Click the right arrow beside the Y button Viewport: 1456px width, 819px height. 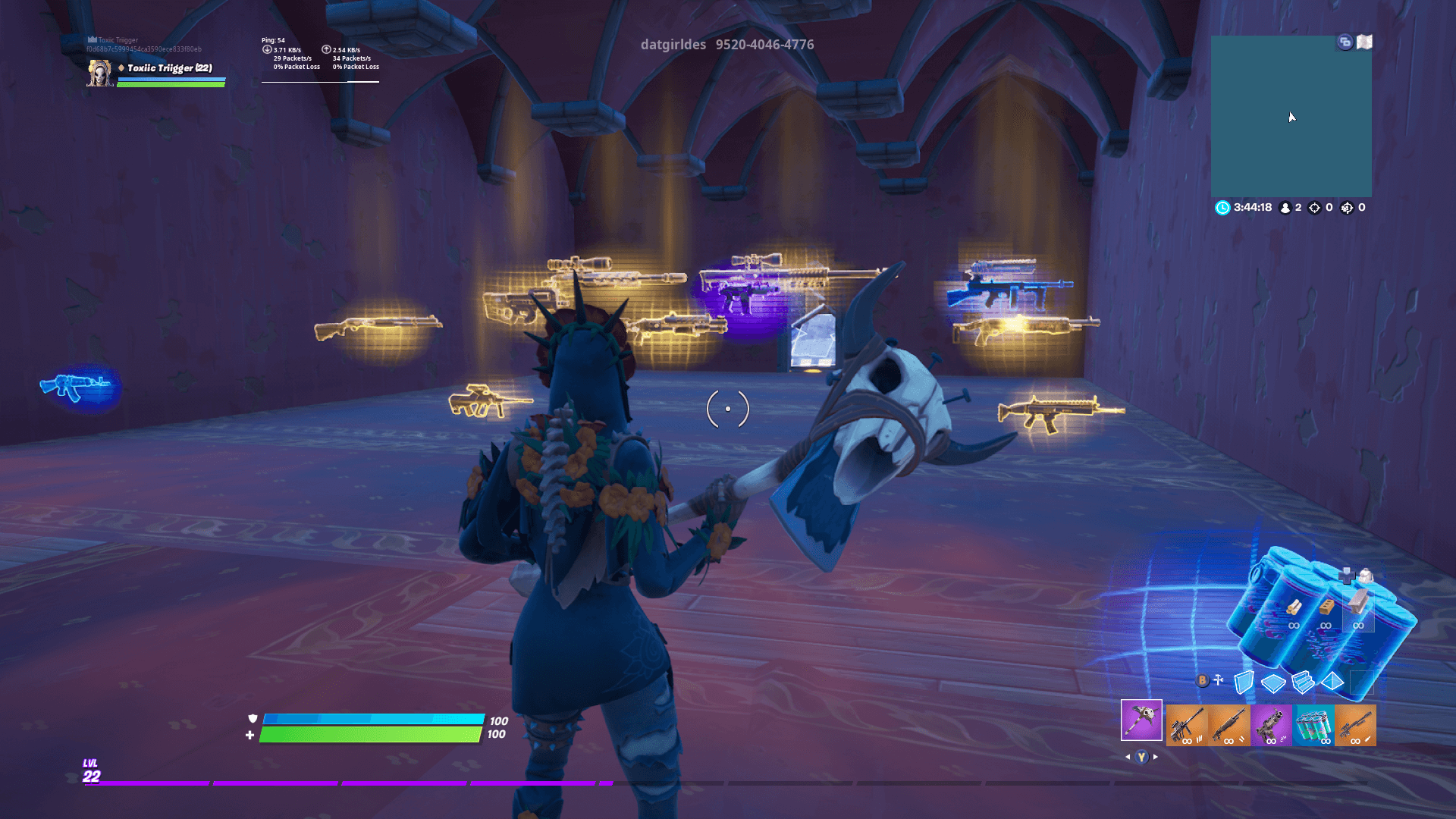point(1155,756)
